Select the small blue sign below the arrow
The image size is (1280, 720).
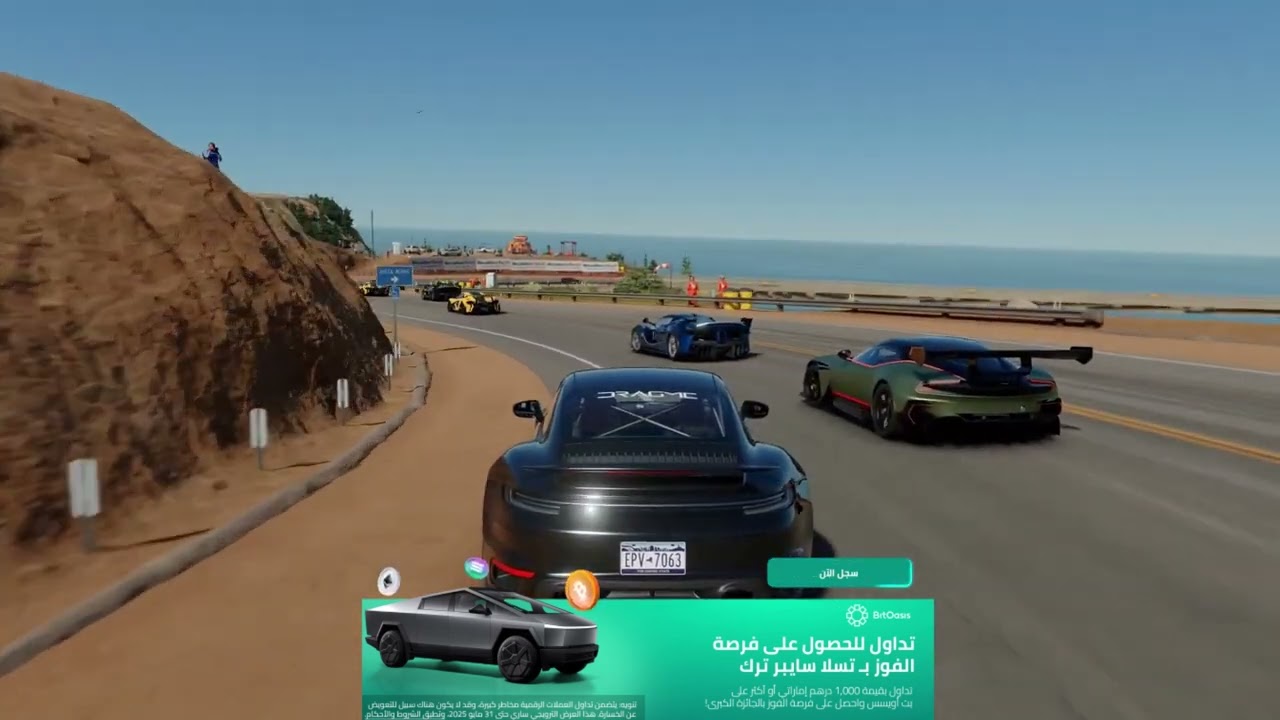(394, 291)
